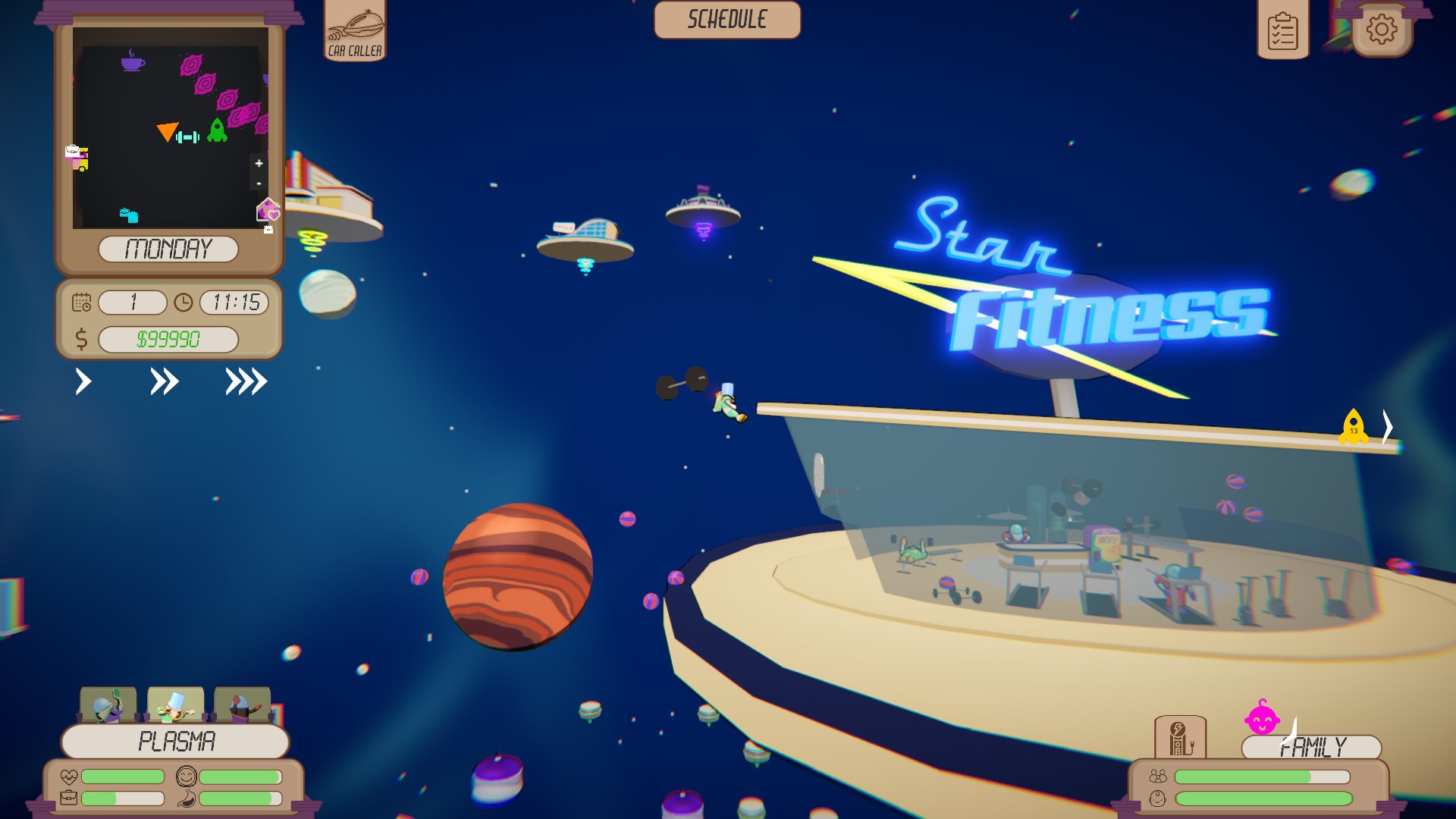Open the SCHEDULE panel
Screen dimensions: 1456x819
pos(727,20)
